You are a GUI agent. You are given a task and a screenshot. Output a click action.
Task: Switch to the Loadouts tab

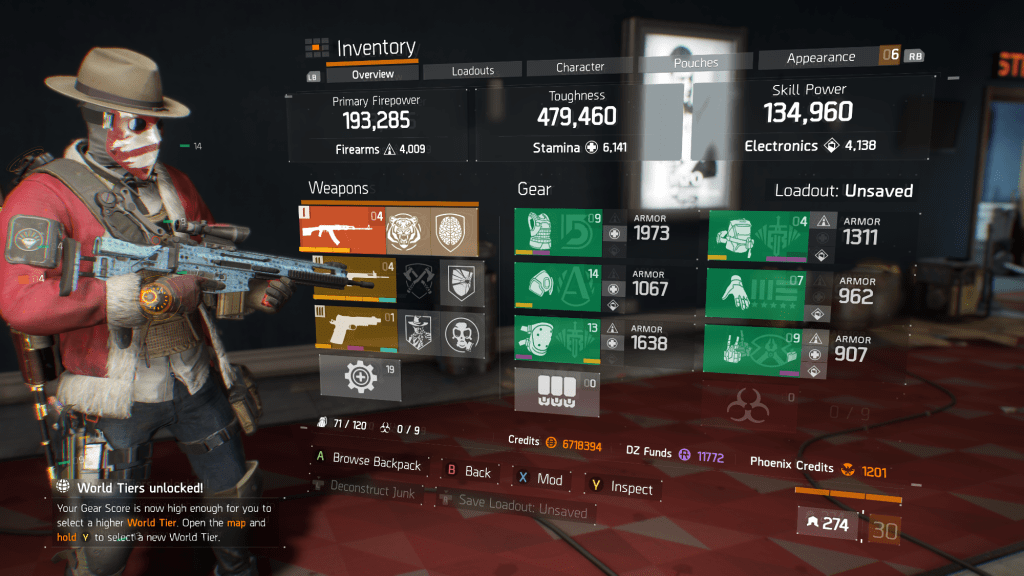pos(473,70)
